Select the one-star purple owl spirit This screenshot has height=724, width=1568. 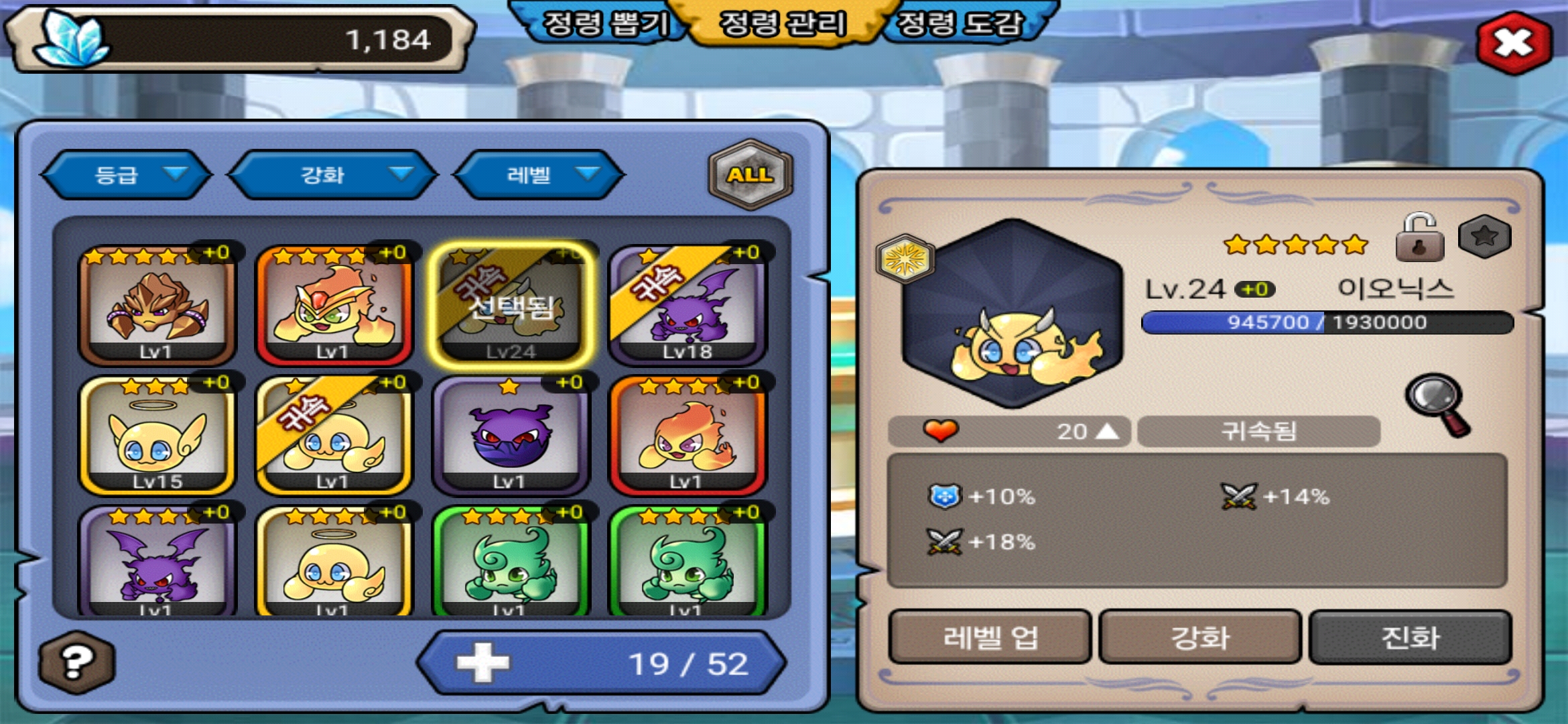(511, 434)
